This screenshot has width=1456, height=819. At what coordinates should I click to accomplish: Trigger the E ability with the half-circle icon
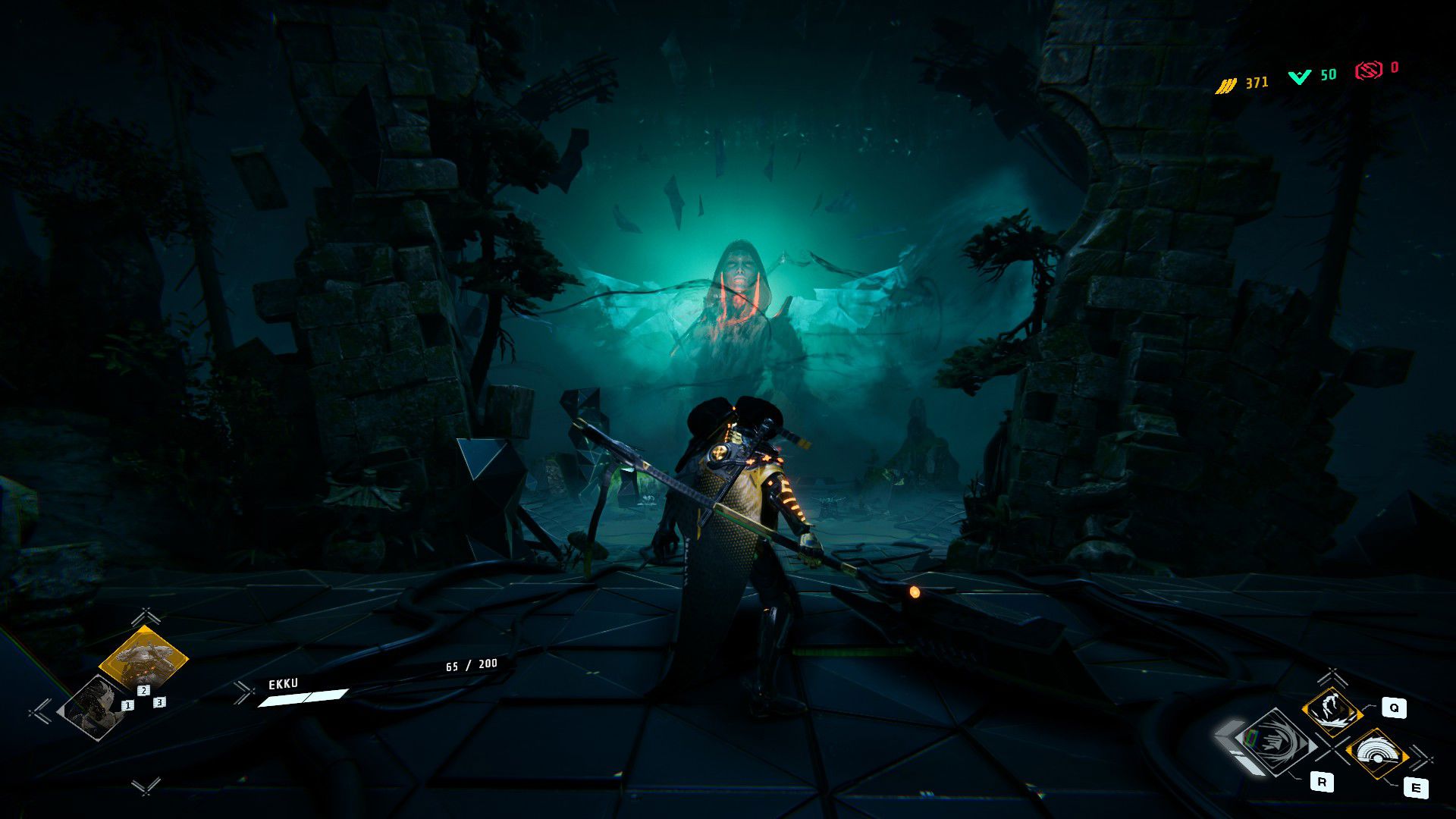(x=1376, y=754)
